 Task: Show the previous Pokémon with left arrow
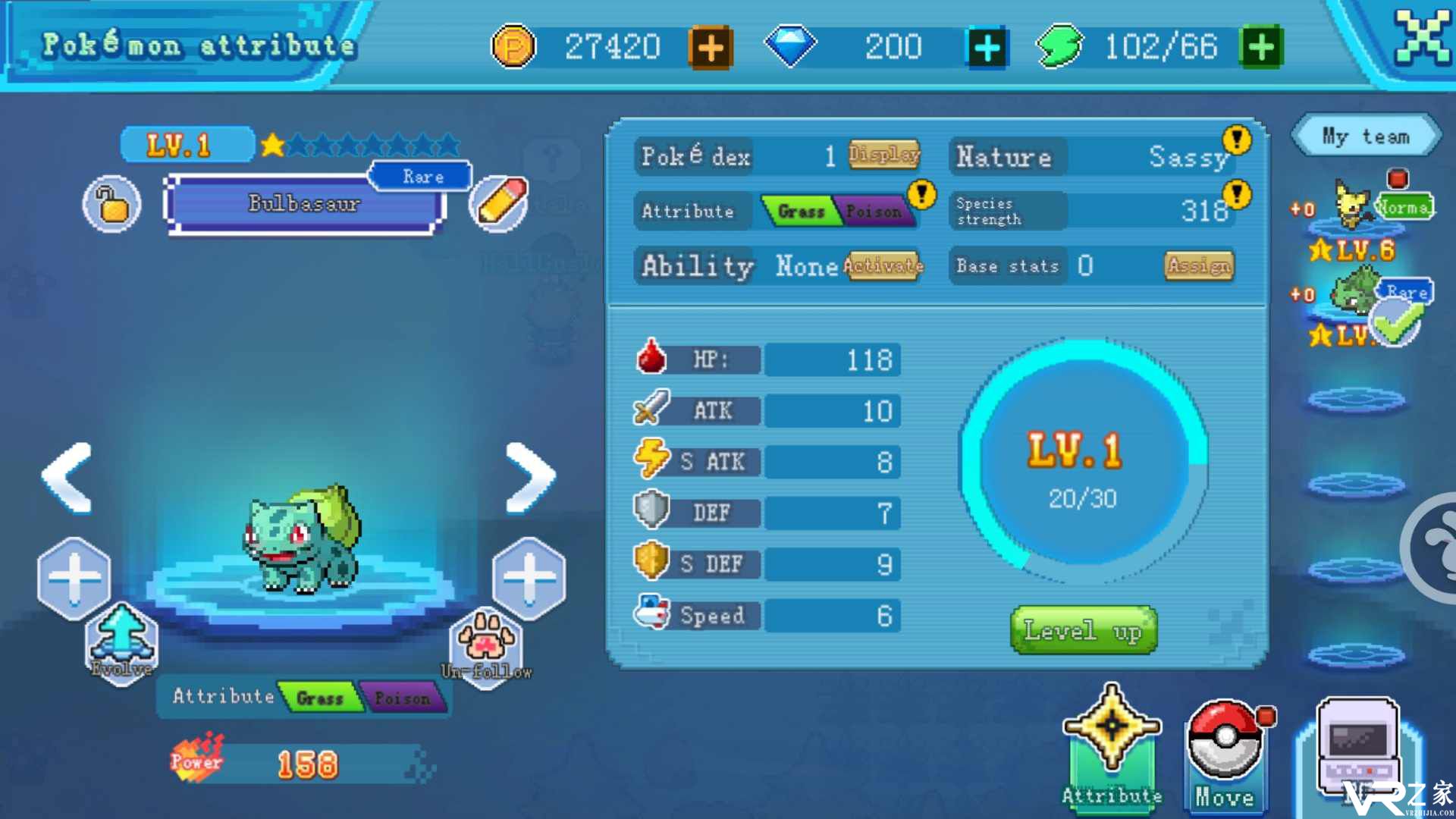pyautogui.click(x=68, y=478)
